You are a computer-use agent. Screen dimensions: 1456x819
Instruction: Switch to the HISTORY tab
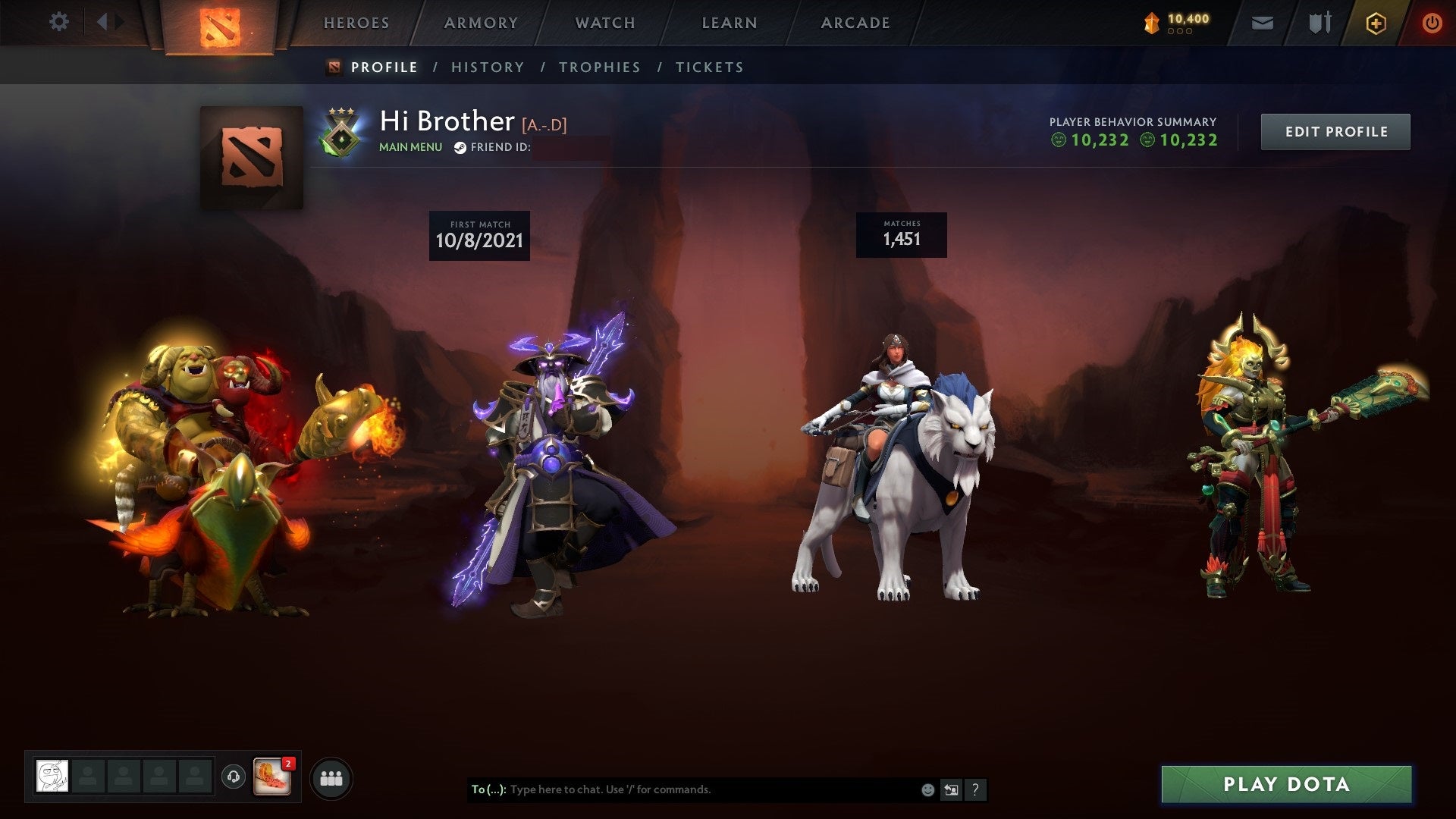487,67
